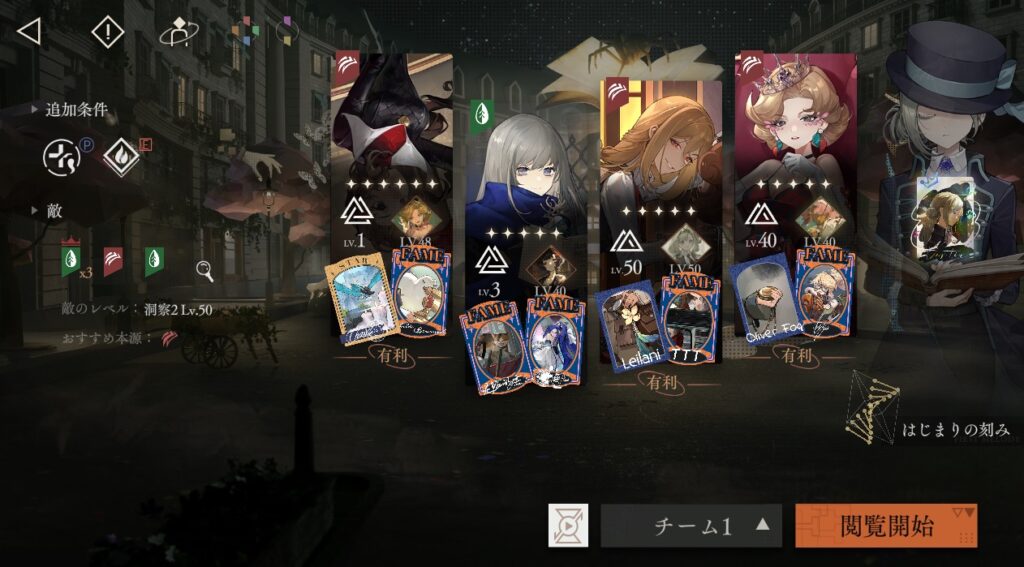Expand the 敵 enemy section
Image resolution: width=1024 pixels, height=567 pixels.
pos(48,211)
